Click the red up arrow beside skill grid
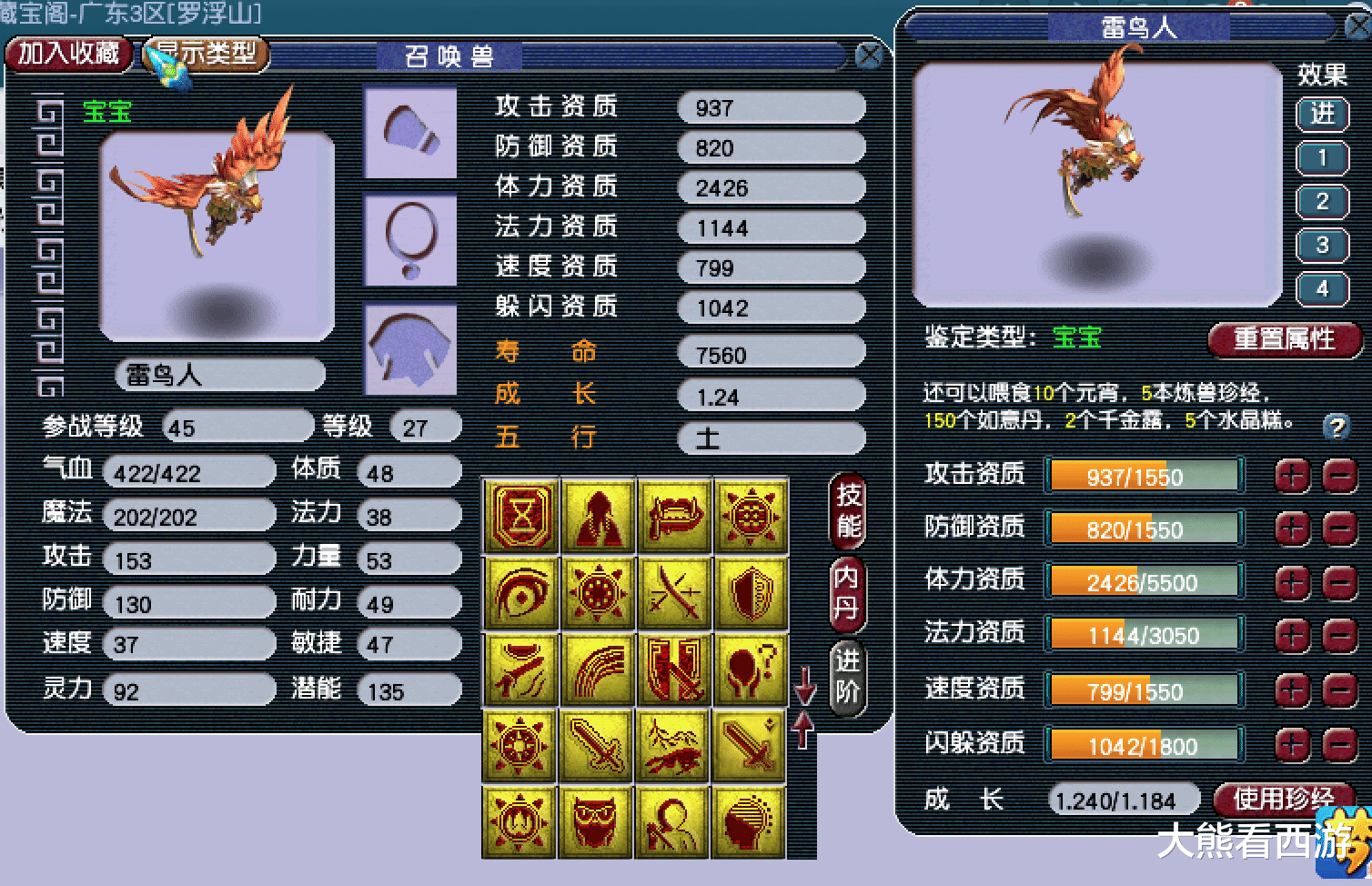Image resolution: width=1372 pixels, height=886 pixels. 803,730
